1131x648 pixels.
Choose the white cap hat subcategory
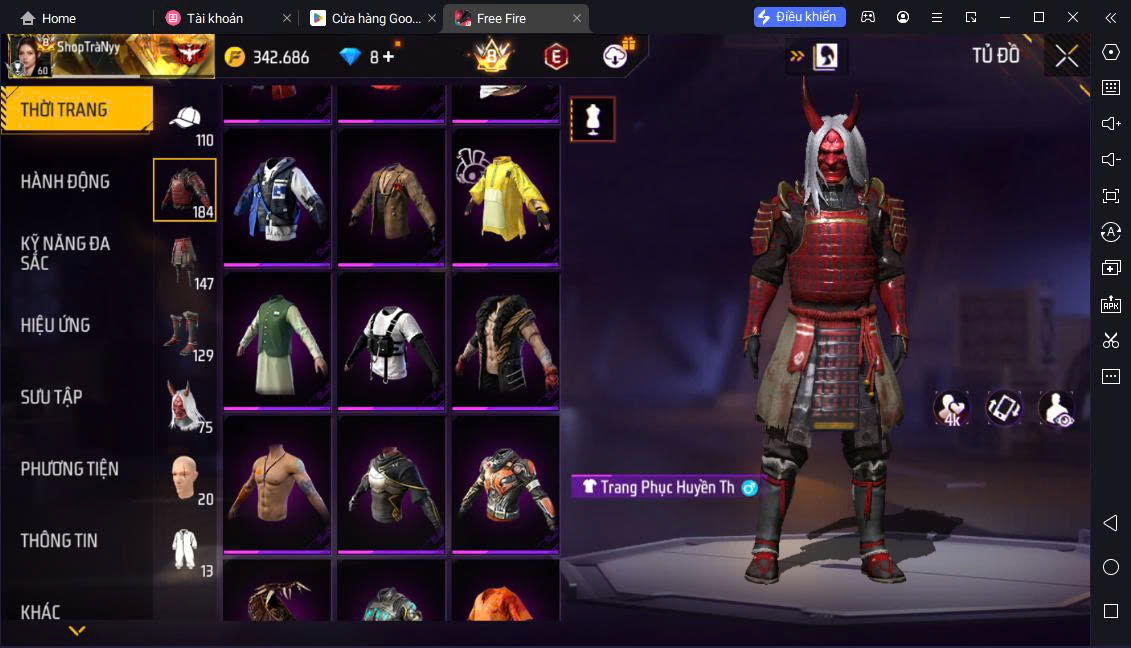point(185,122)
